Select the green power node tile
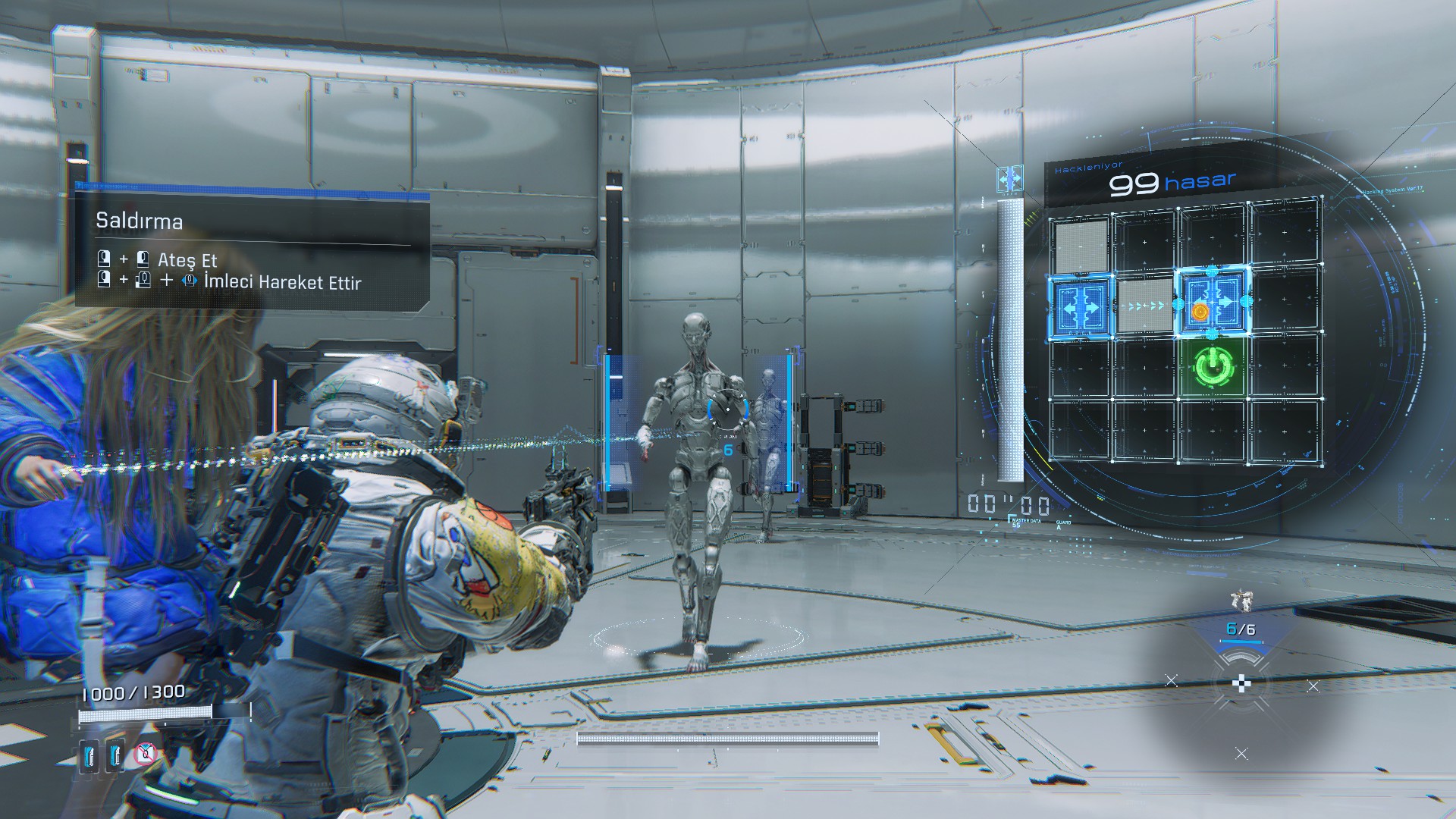1456x819 pixels. pos(1212,368)
